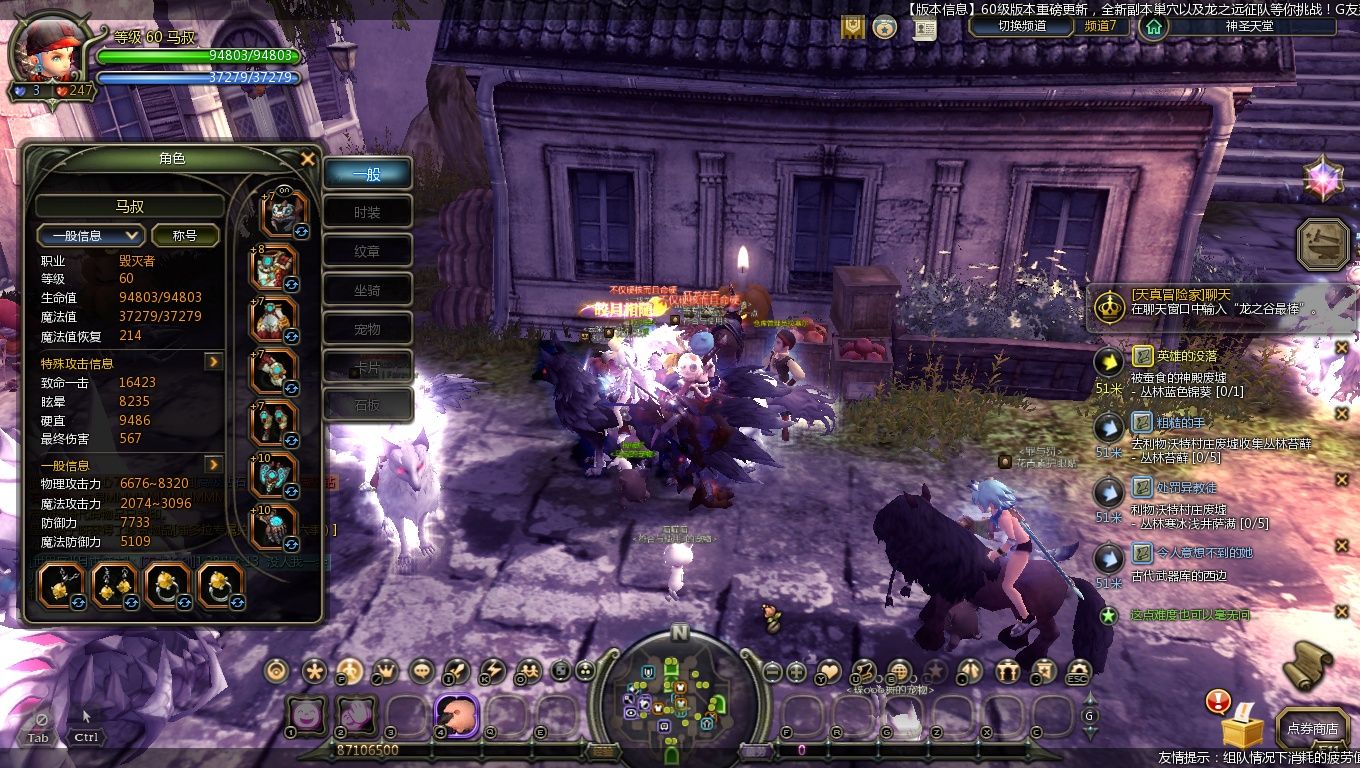The width and height of the screenshot is (1360, 768).
Task: Open the red exclamation notification icon
Action: [x=1217, y=701]
